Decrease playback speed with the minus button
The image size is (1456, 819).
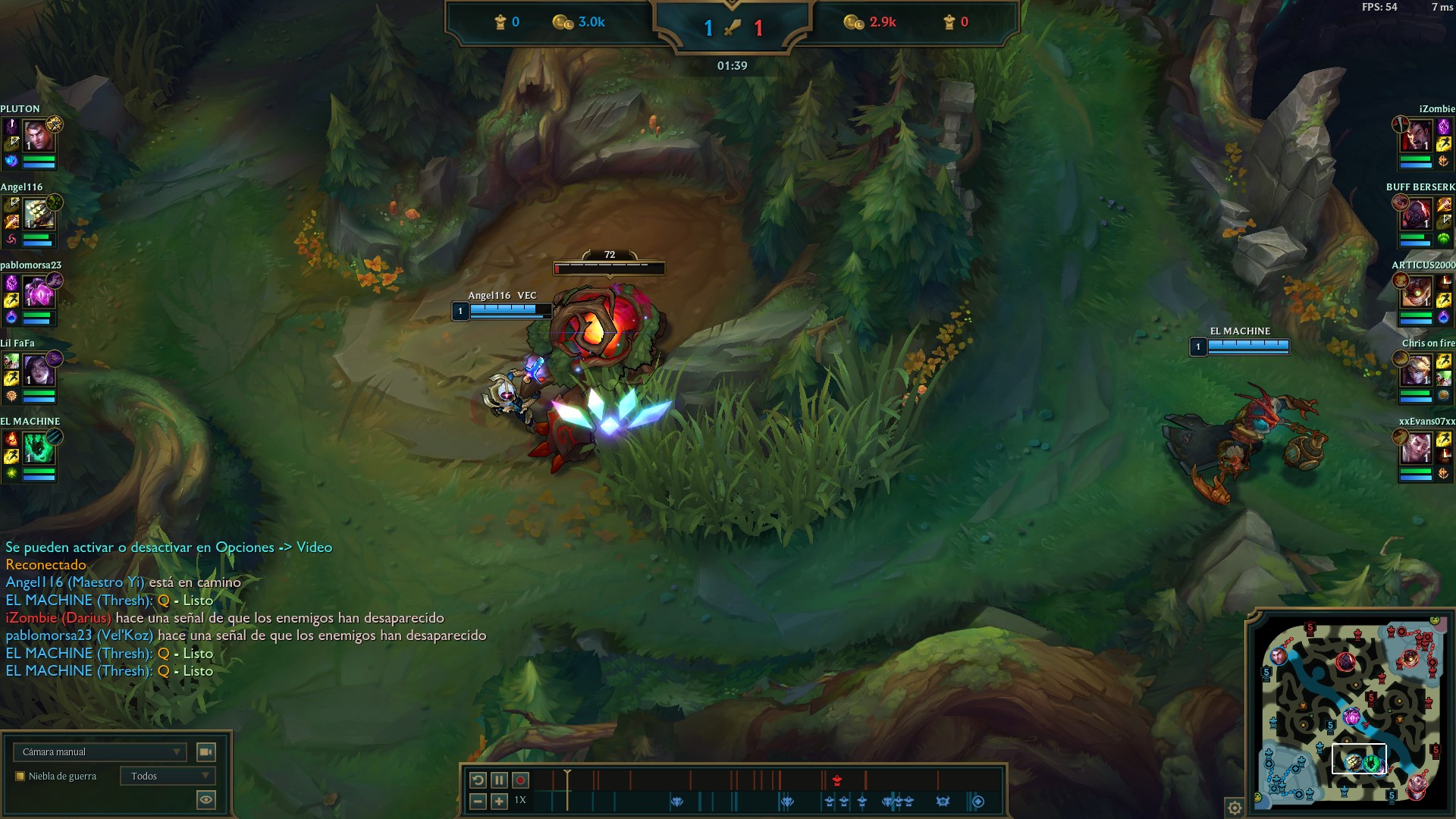(x=478, y=801)
